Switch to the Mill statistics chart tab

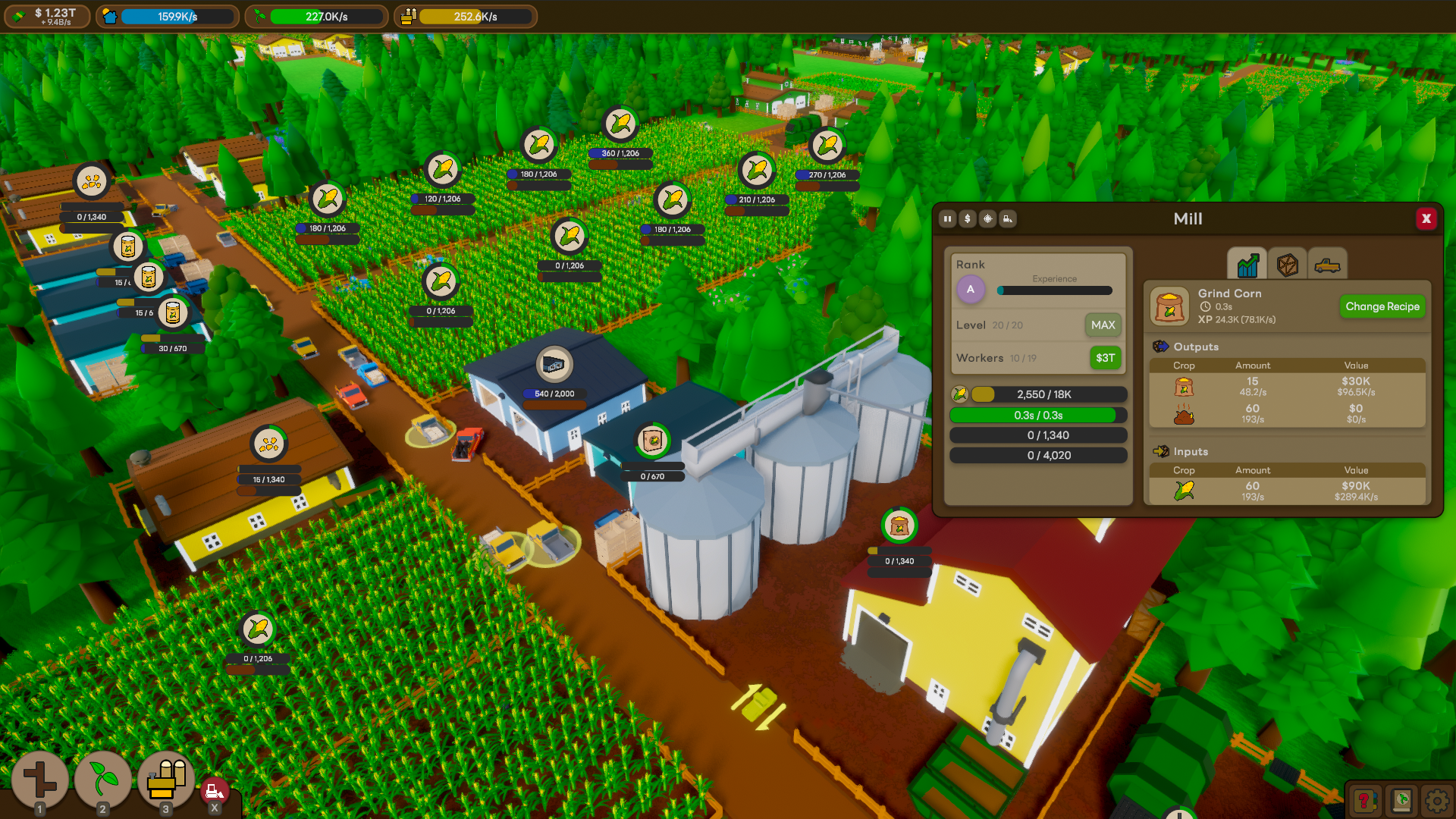coord(1247,265)
